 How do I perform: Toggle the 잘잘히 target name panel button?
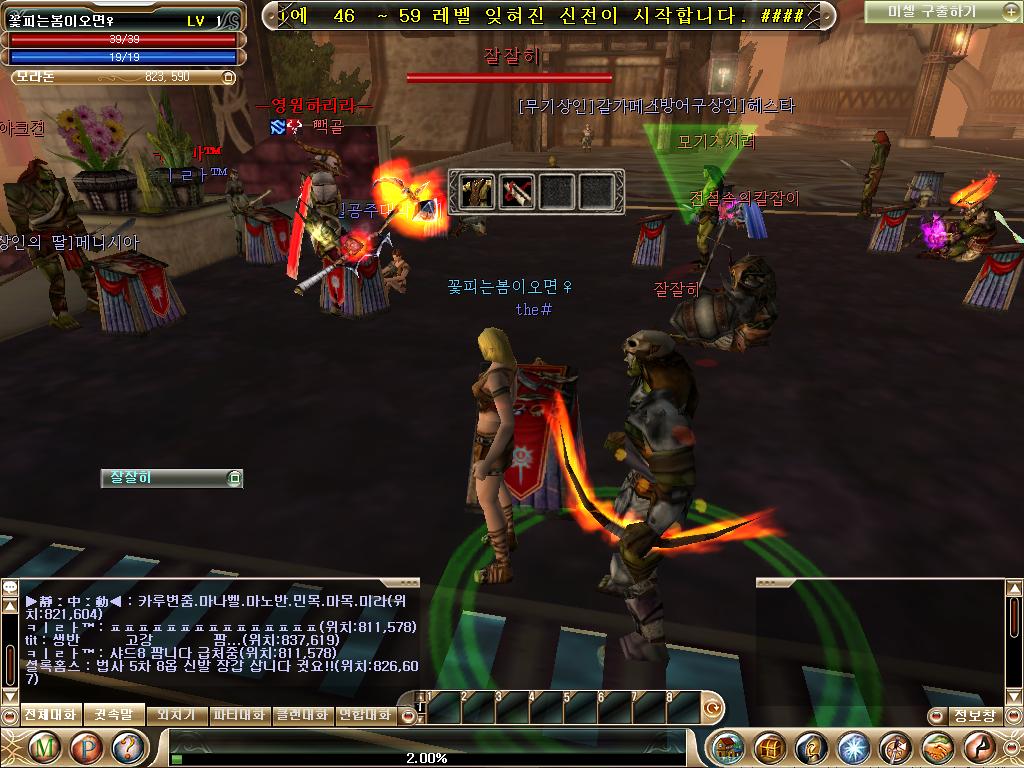234,478
